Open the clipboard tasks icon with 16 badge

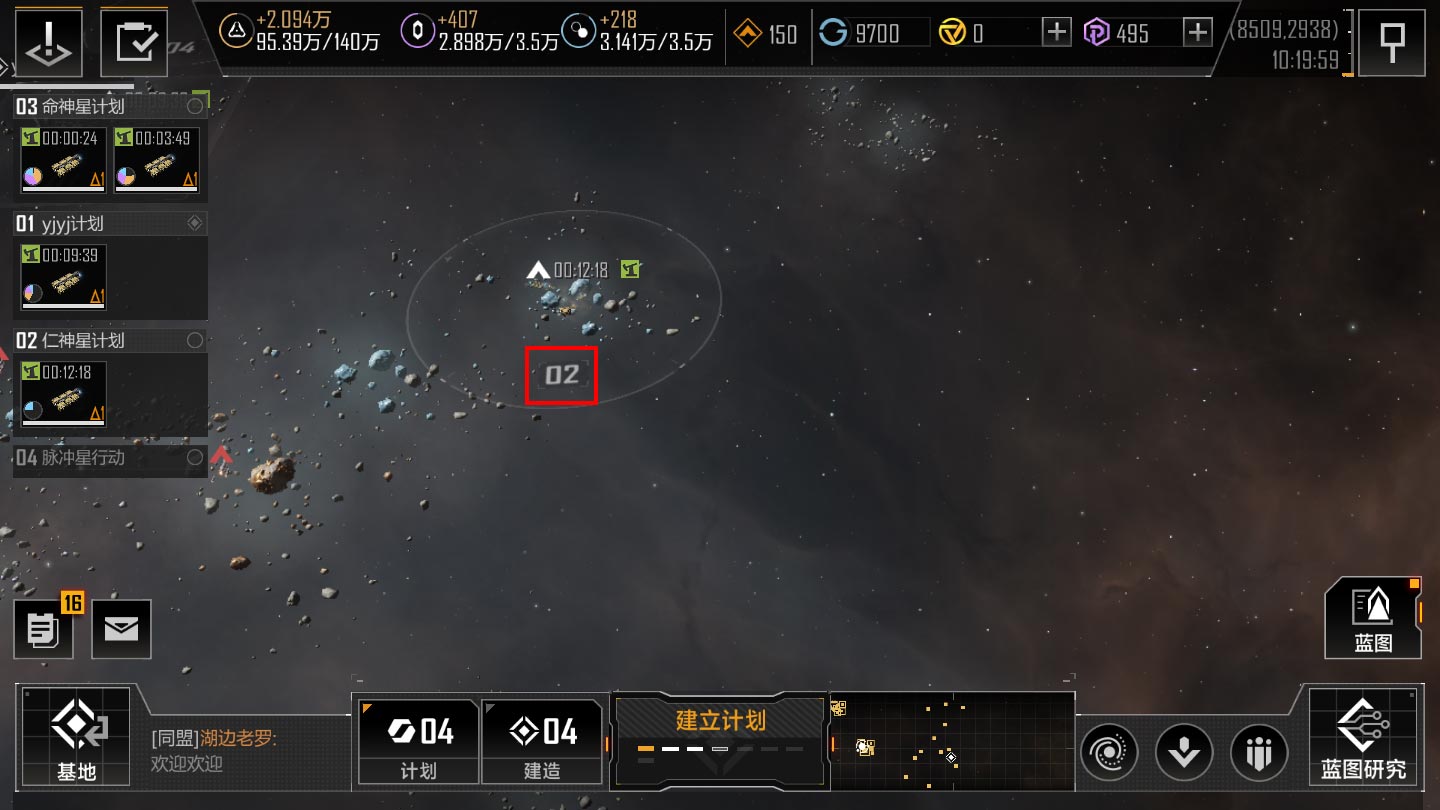pyautogui.click(x=44, y=629)
